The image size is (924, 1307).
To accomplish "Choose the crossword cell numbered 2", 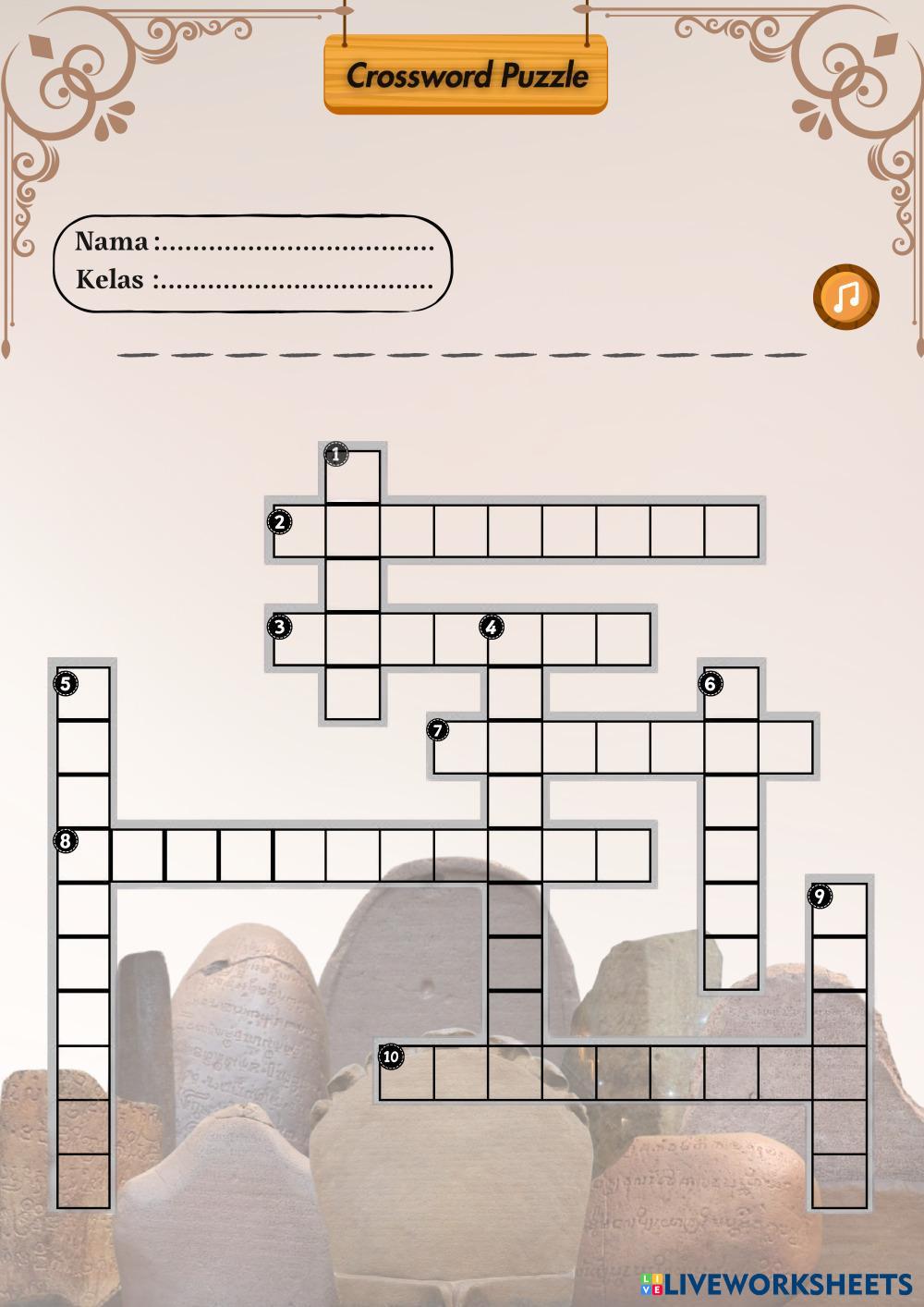I will point(299,531).
